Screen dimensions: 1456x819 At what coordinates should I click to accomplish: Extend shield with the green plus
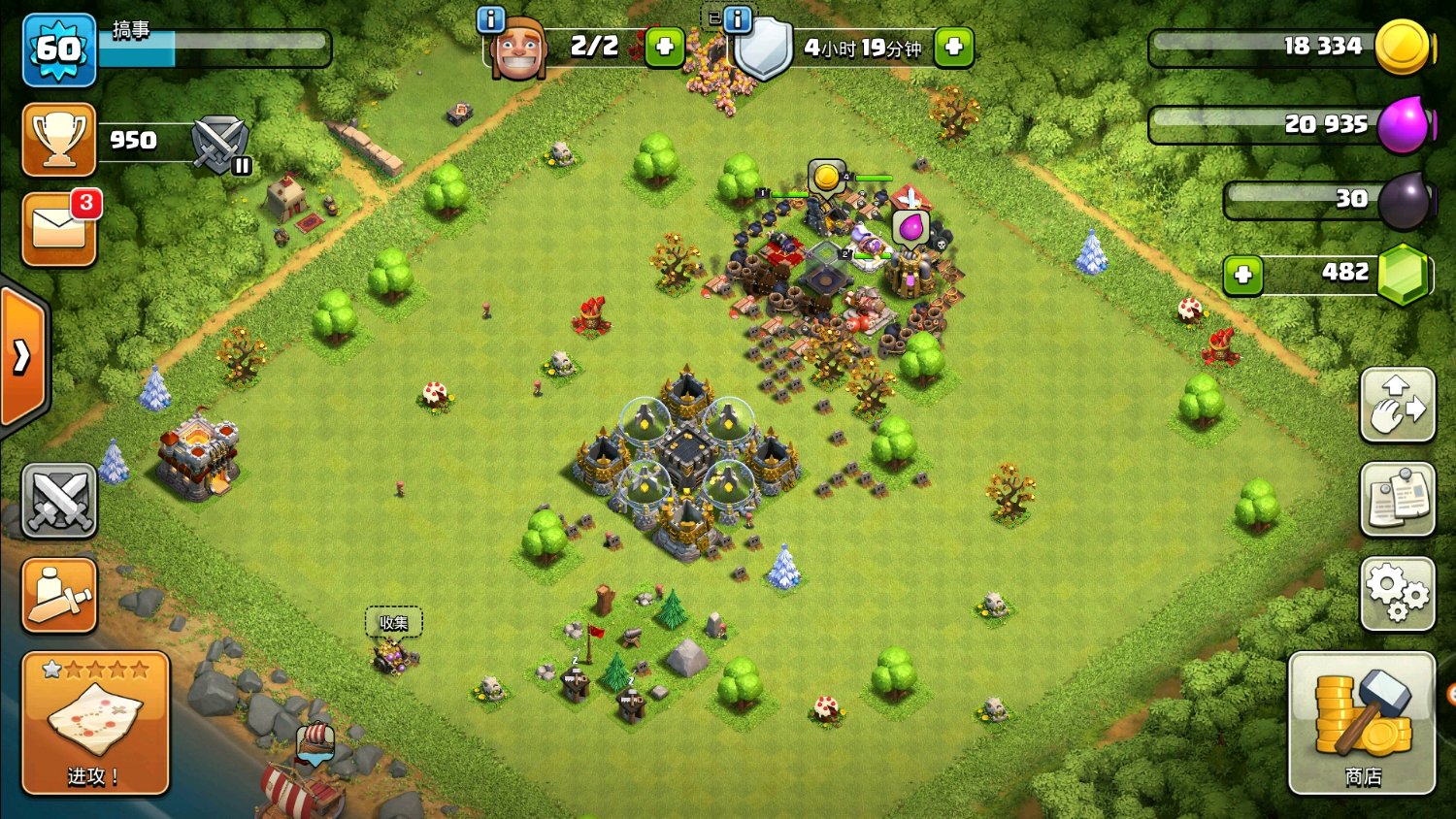pos(954,47)
